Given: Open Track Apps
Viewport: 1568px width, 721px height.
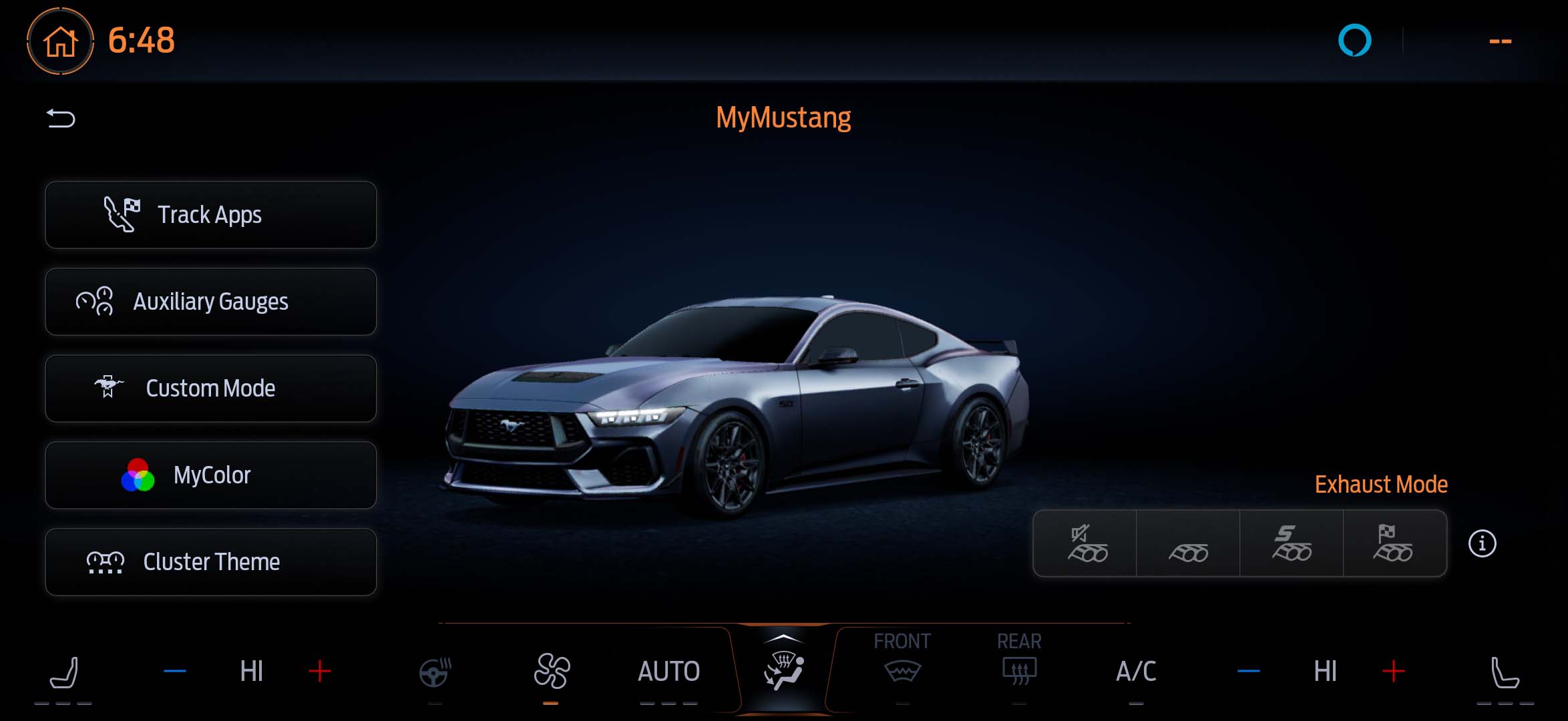Looking at the screenshot, I should coord(210,215).
